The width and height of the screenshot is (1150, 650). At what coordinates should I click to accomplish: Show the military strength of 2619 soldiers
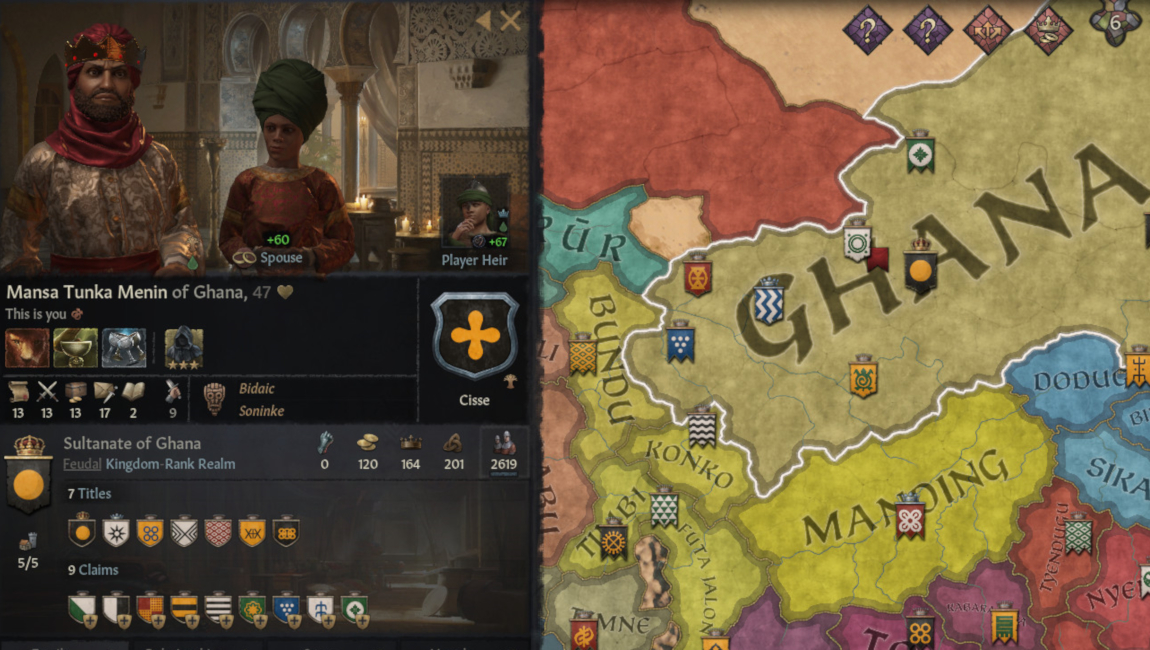point(504,453)
